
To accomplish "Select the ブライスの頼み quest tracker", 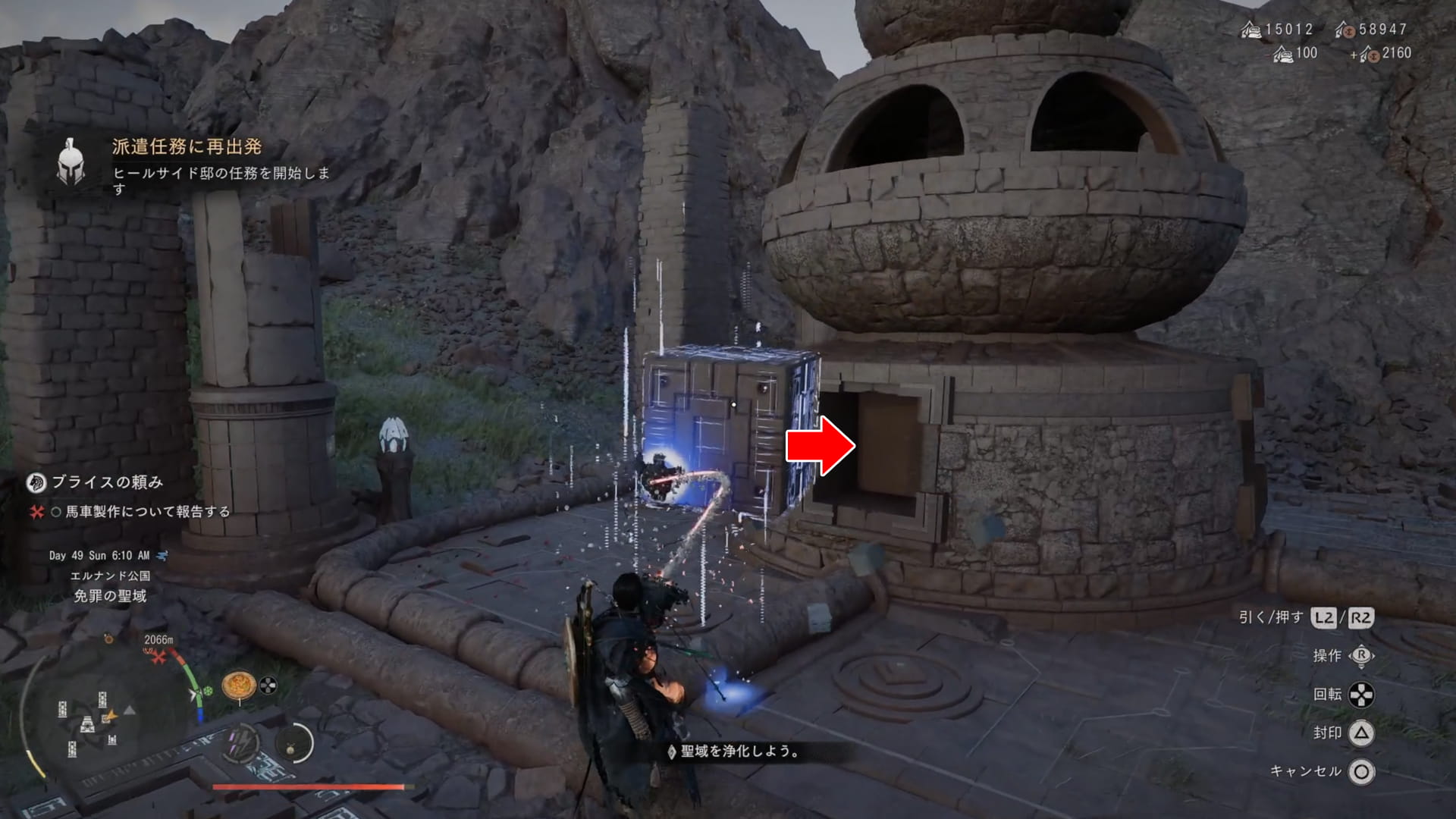I will 106,482.
